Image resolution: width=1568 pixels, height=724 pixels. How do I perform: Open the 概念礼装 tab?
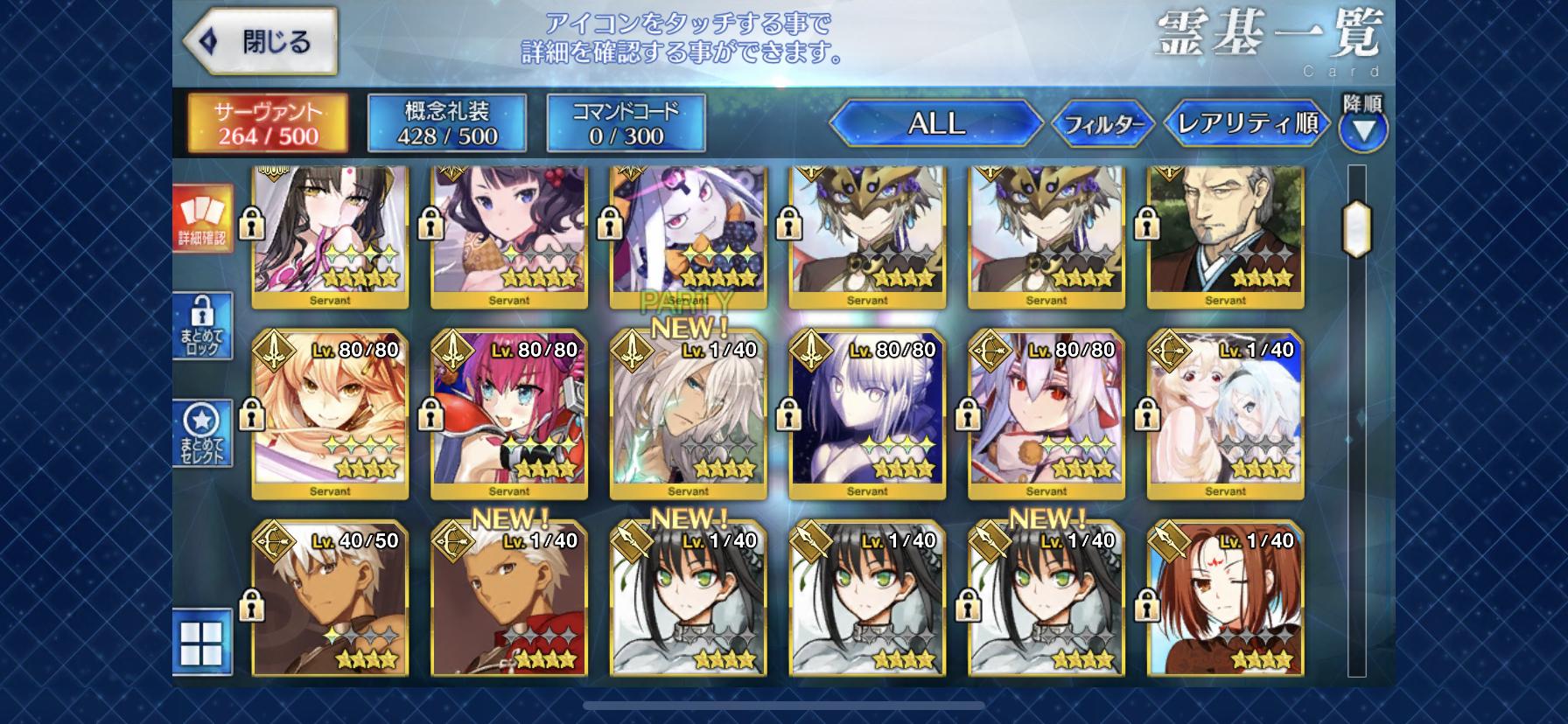(446, 123)
